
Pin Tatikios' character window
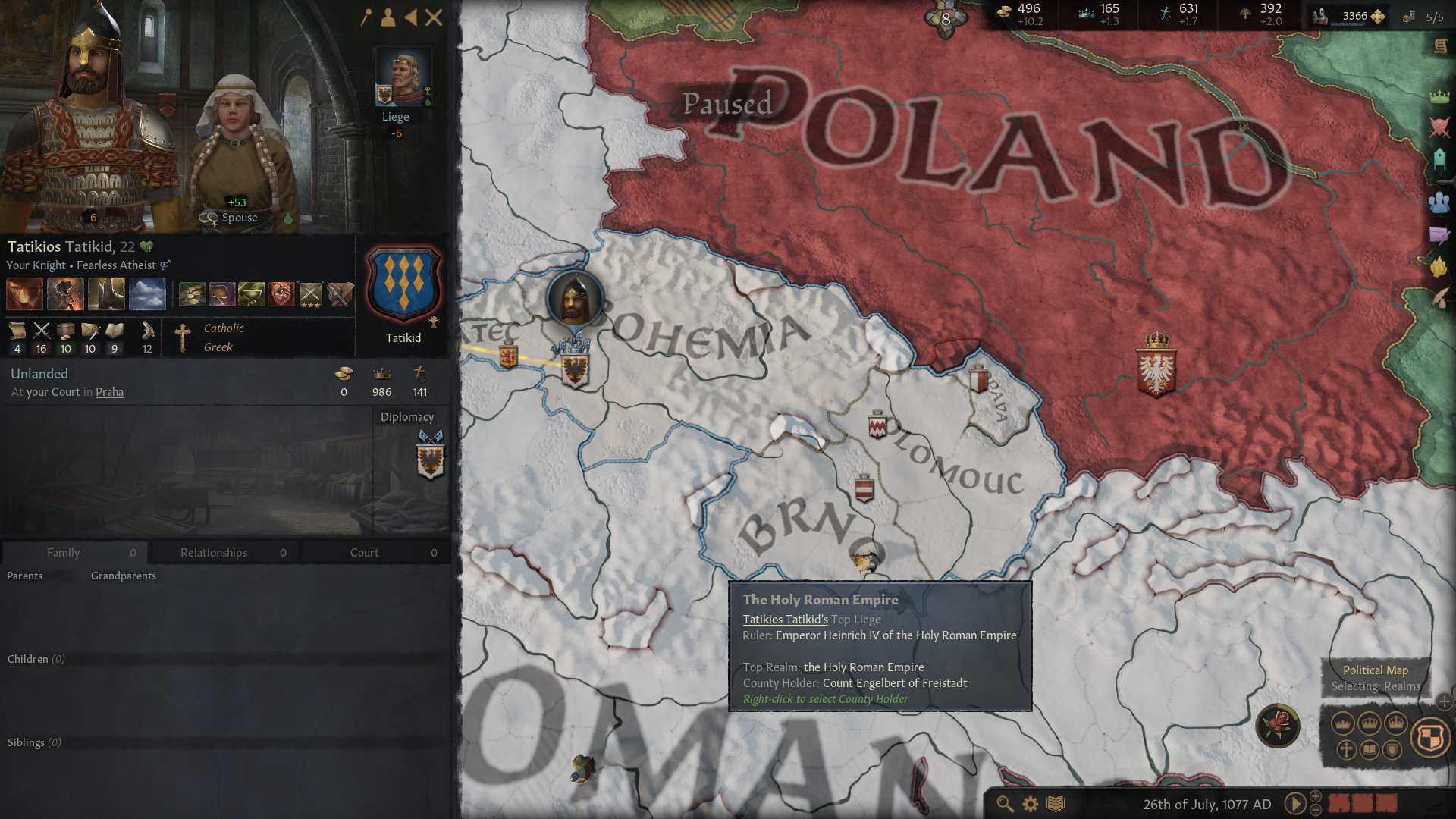(366, 16)
